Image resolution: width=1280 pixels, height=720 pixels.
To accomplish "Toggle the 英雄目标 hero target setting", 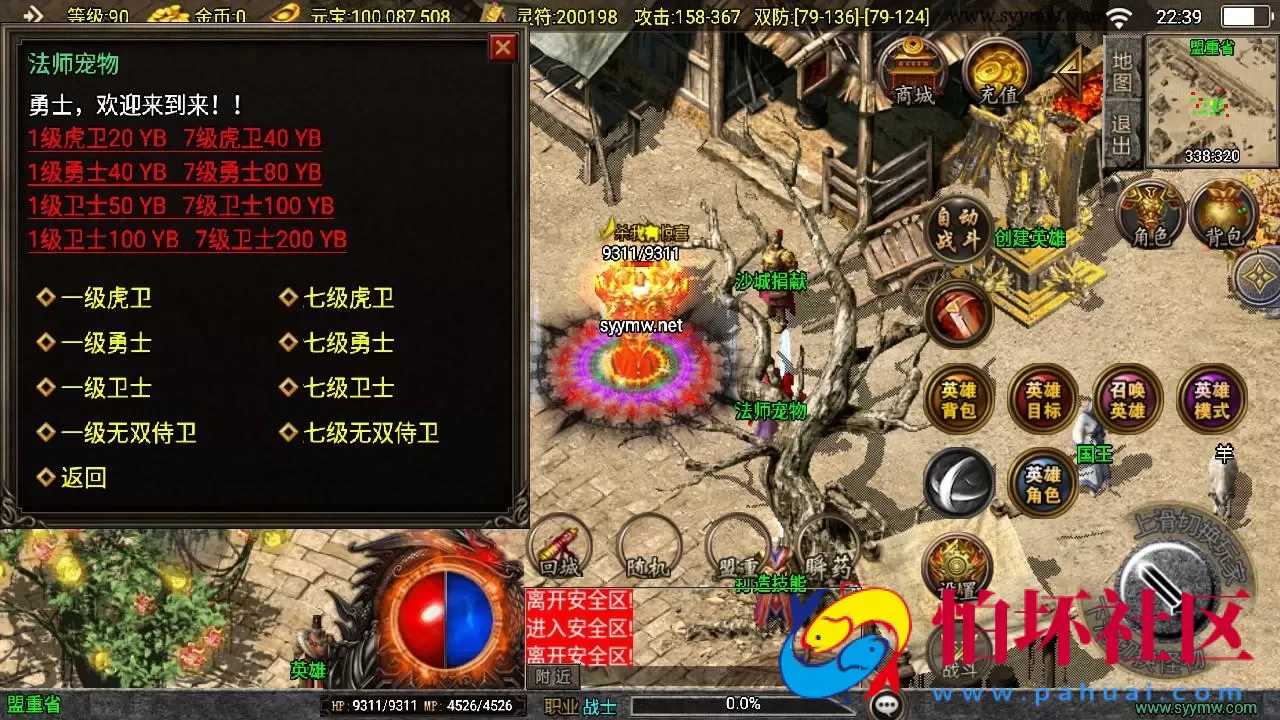I will 1042,400.
